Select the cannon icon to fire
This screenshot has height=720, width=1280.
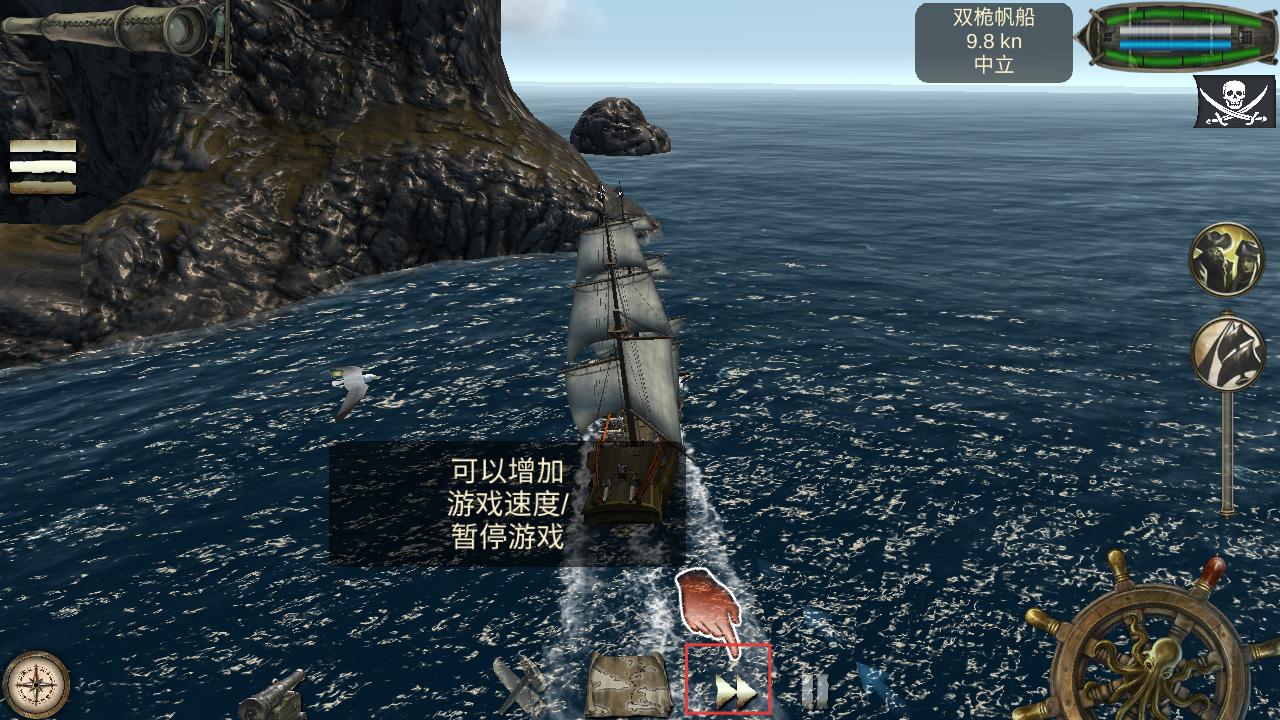[x=272, y=692]
